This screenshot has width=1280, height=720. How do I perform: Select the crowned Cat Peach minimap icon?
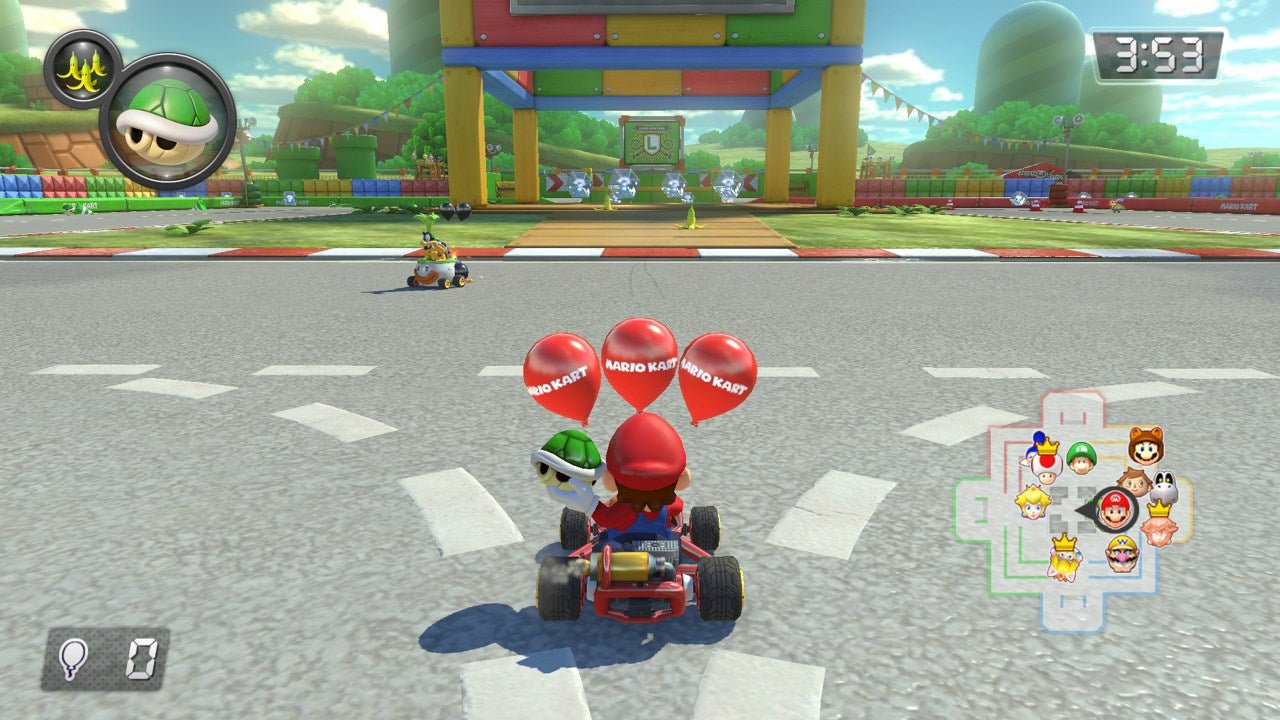(1063, 558)
